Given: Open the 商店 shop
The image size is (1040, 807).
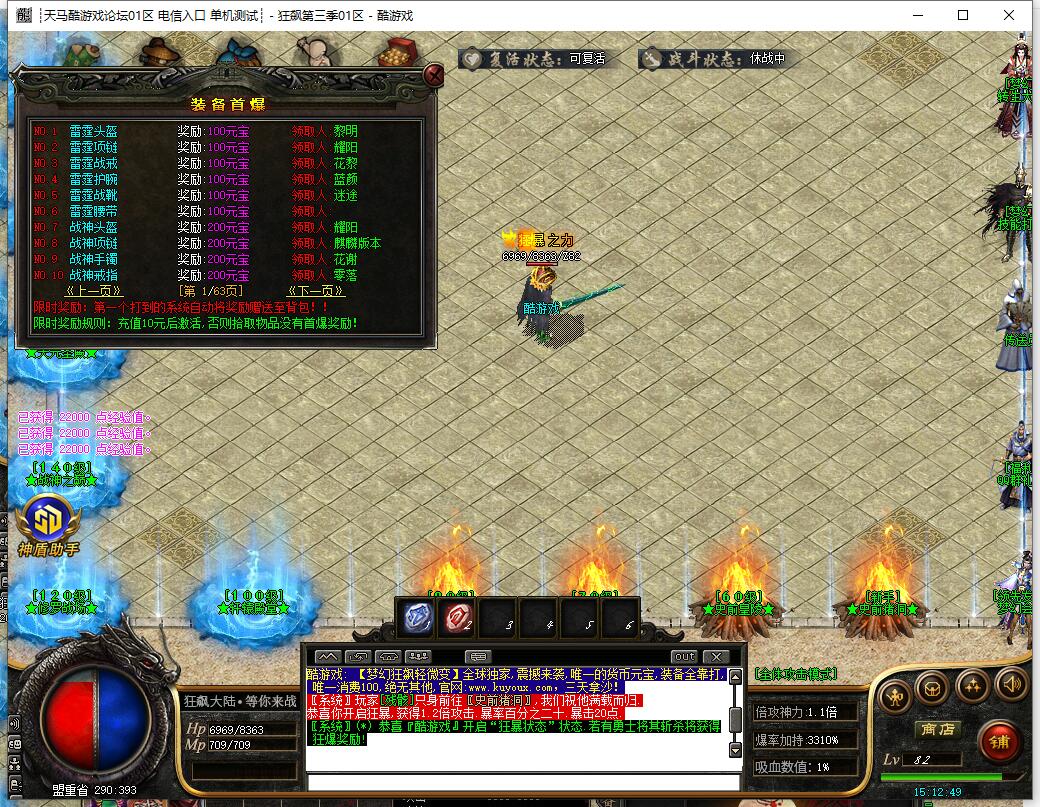Looking at the screenshot, I should 937,730.
